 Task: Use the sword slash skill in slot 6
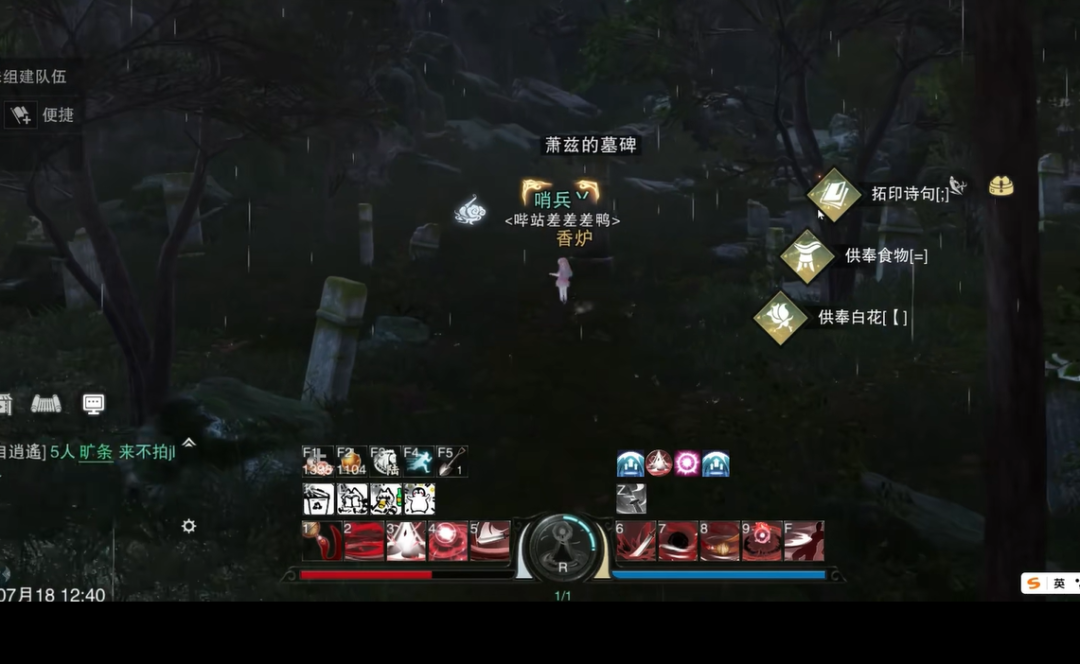(635, 541)
